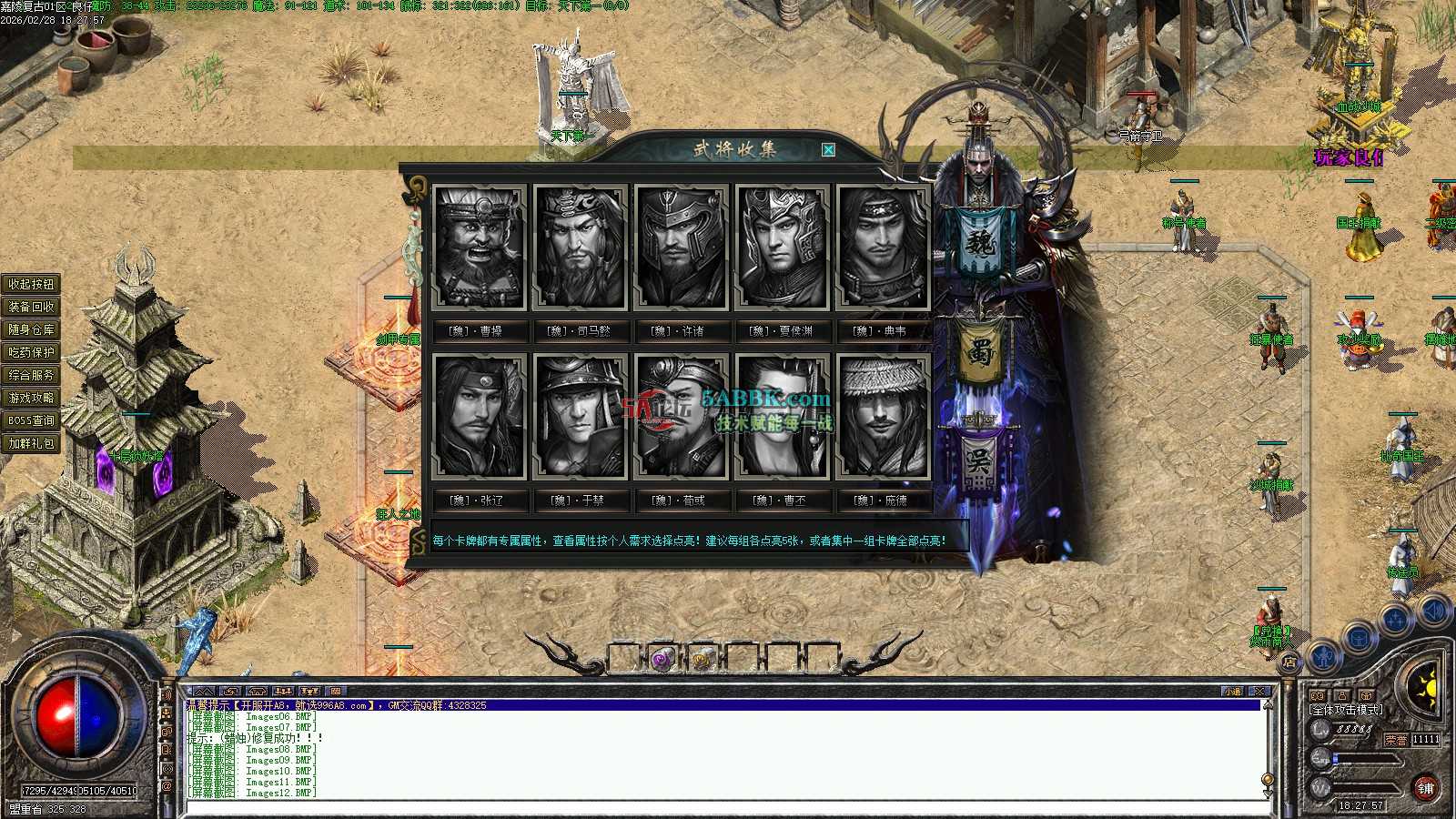Close the 武将收集 general collection window
The width and height of the screenshot is (1456, 819).
tap(828, 150)
